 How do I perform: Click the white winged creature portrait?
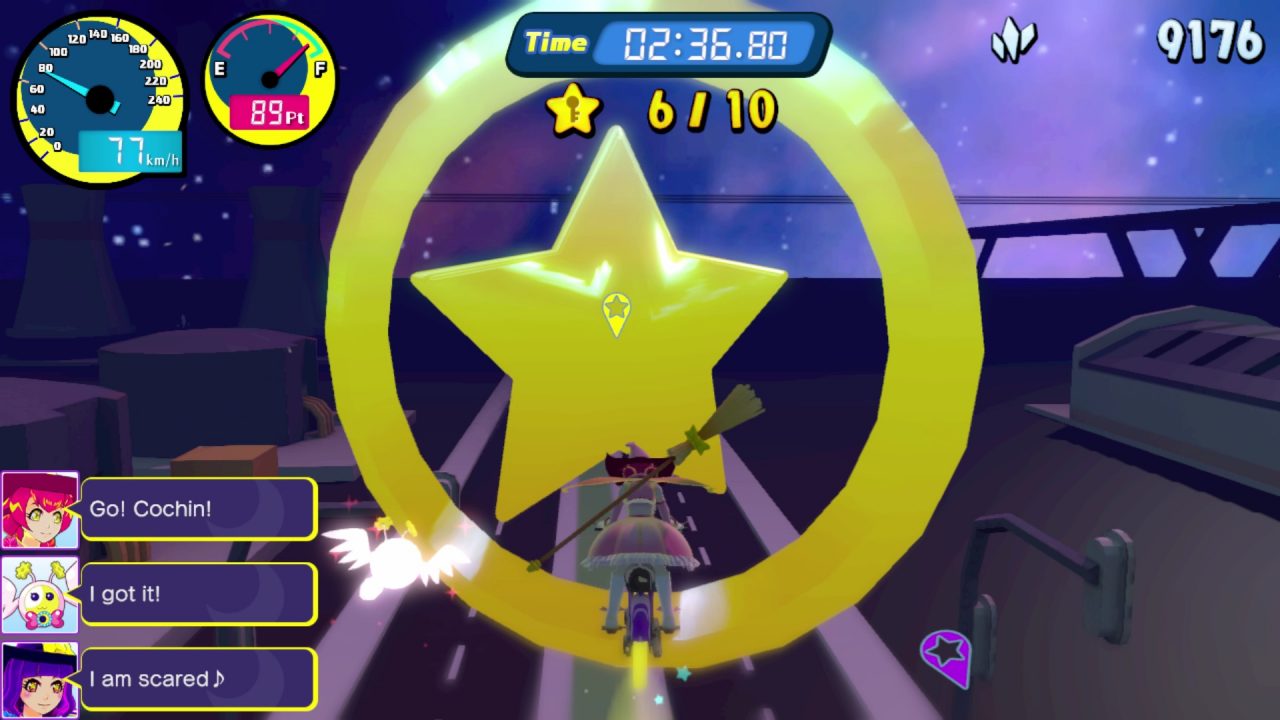(x=40, y=595)
